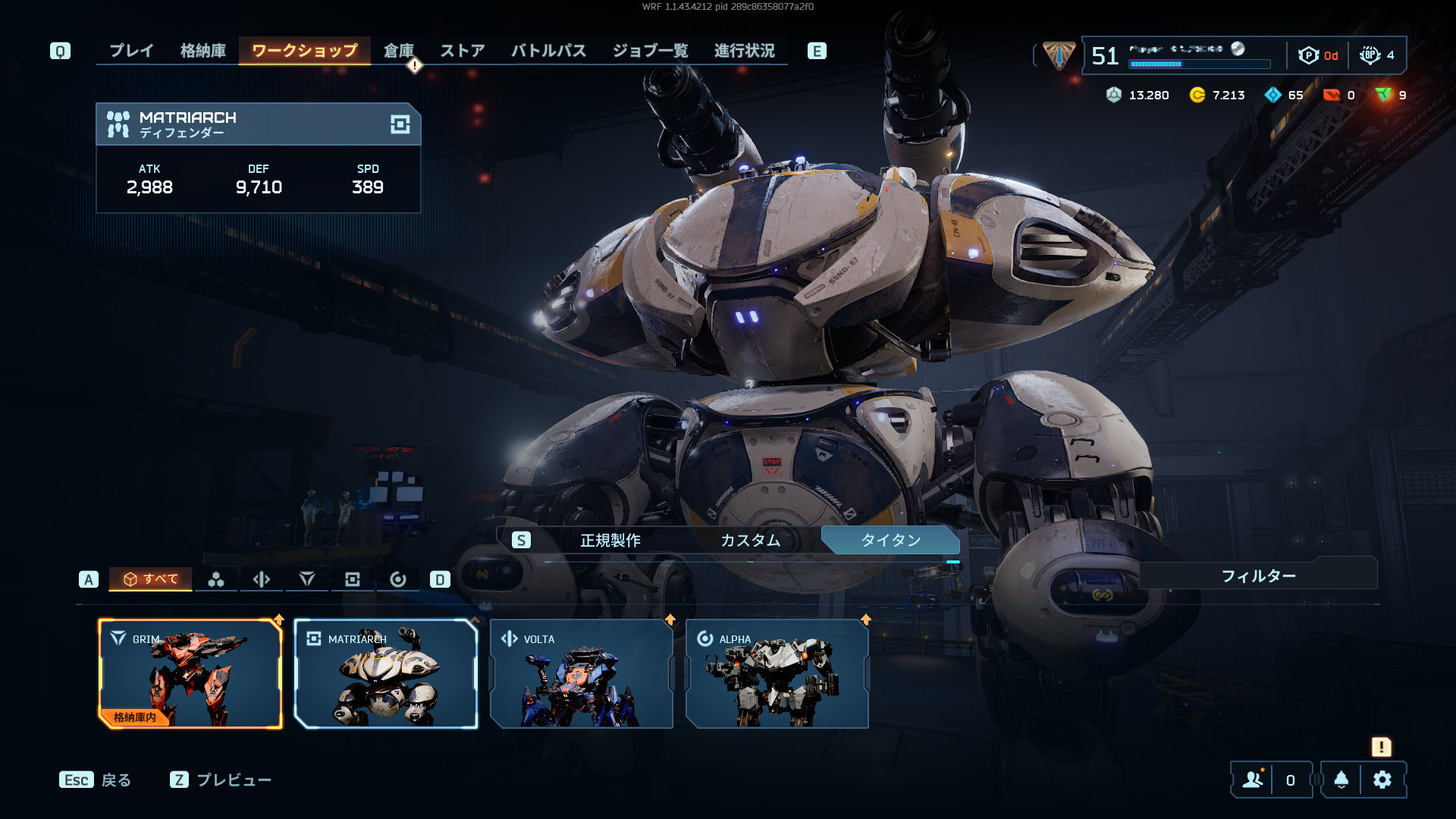Select the GRIM robot card
Viewport: 1456px width, 819px height.
pos(190,674)
